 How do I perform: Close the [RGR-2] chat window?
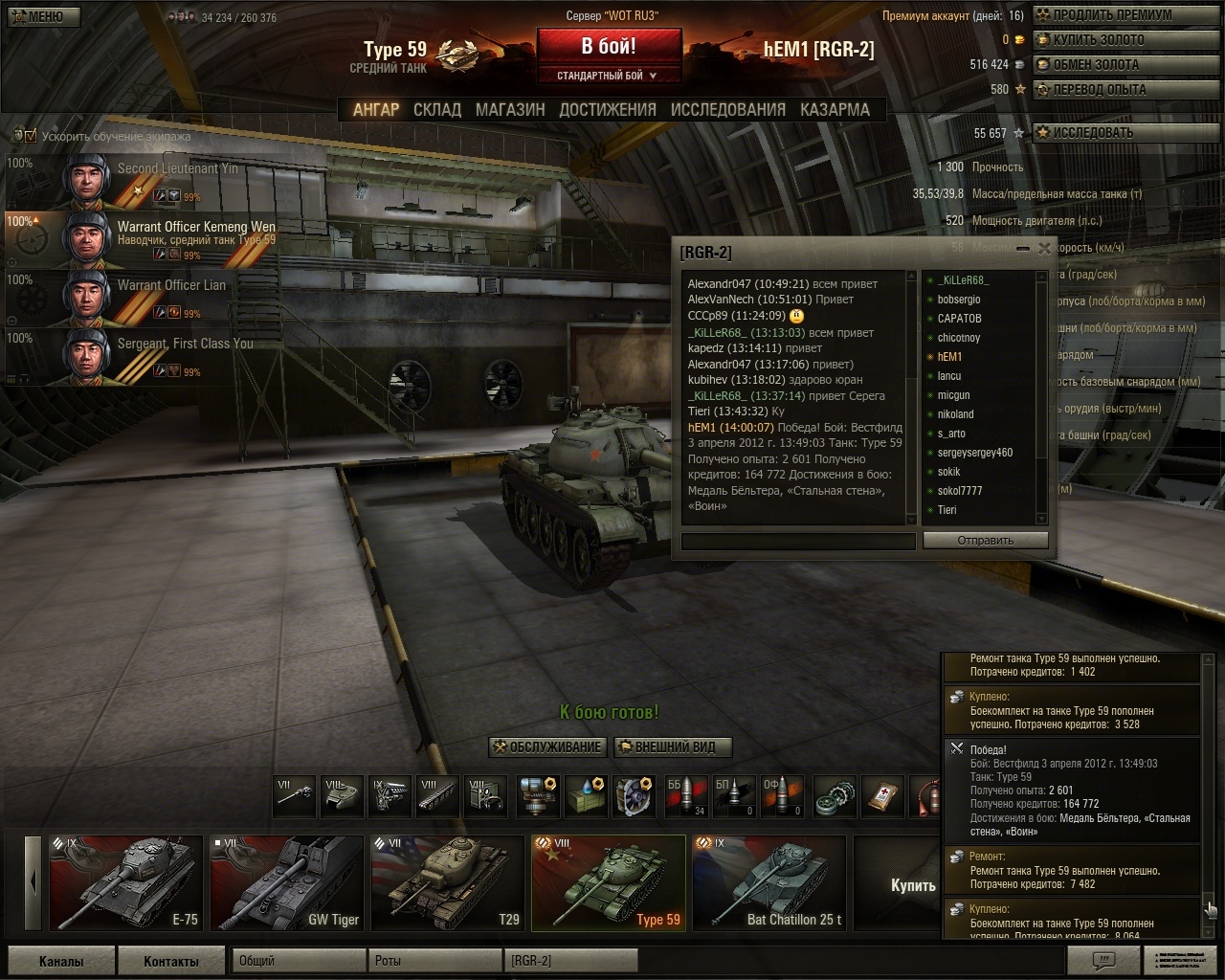tap(1044, 249)
